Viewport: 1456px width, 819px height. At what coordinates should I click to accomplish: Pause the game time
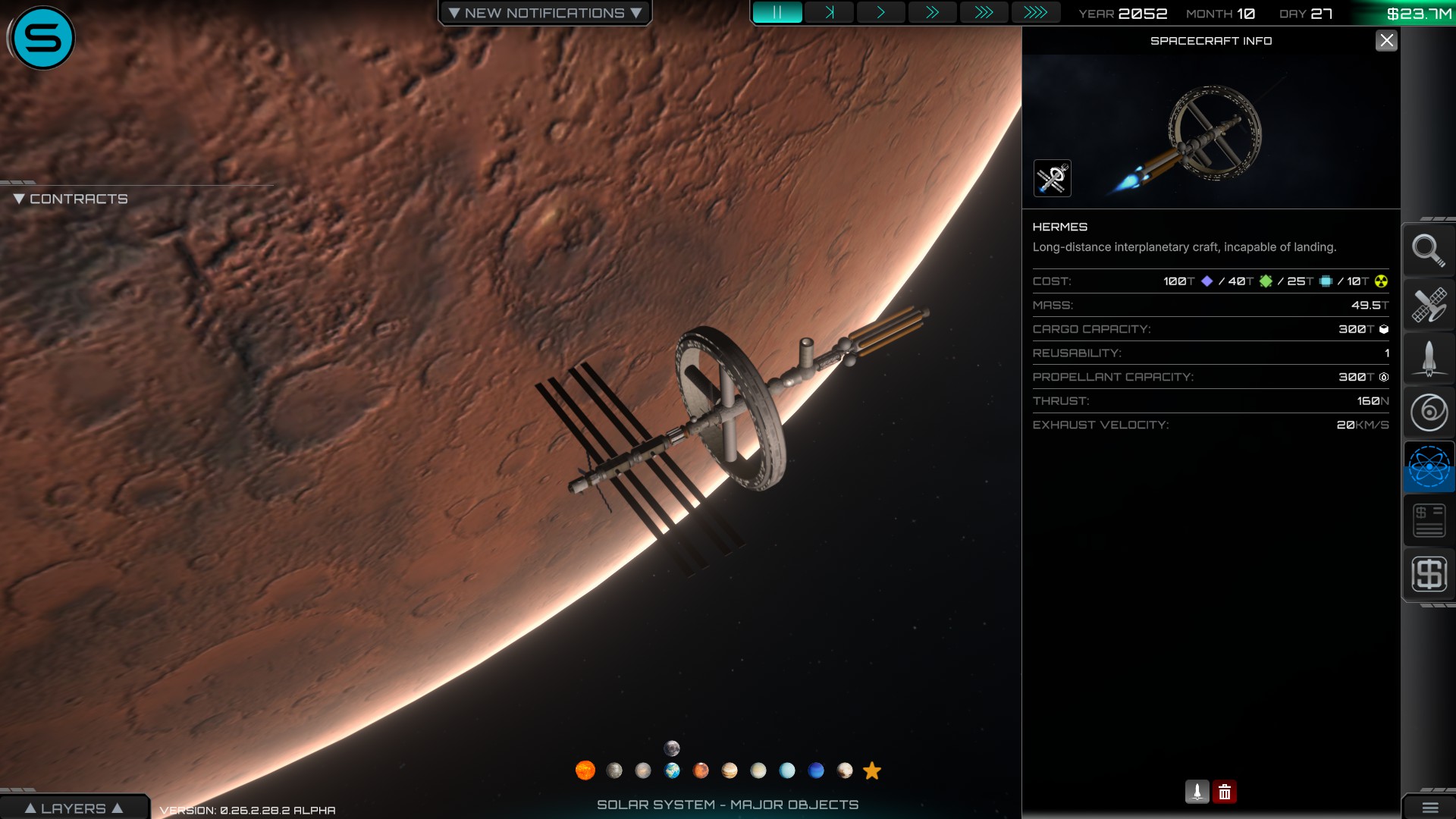(x=777, y=13)
